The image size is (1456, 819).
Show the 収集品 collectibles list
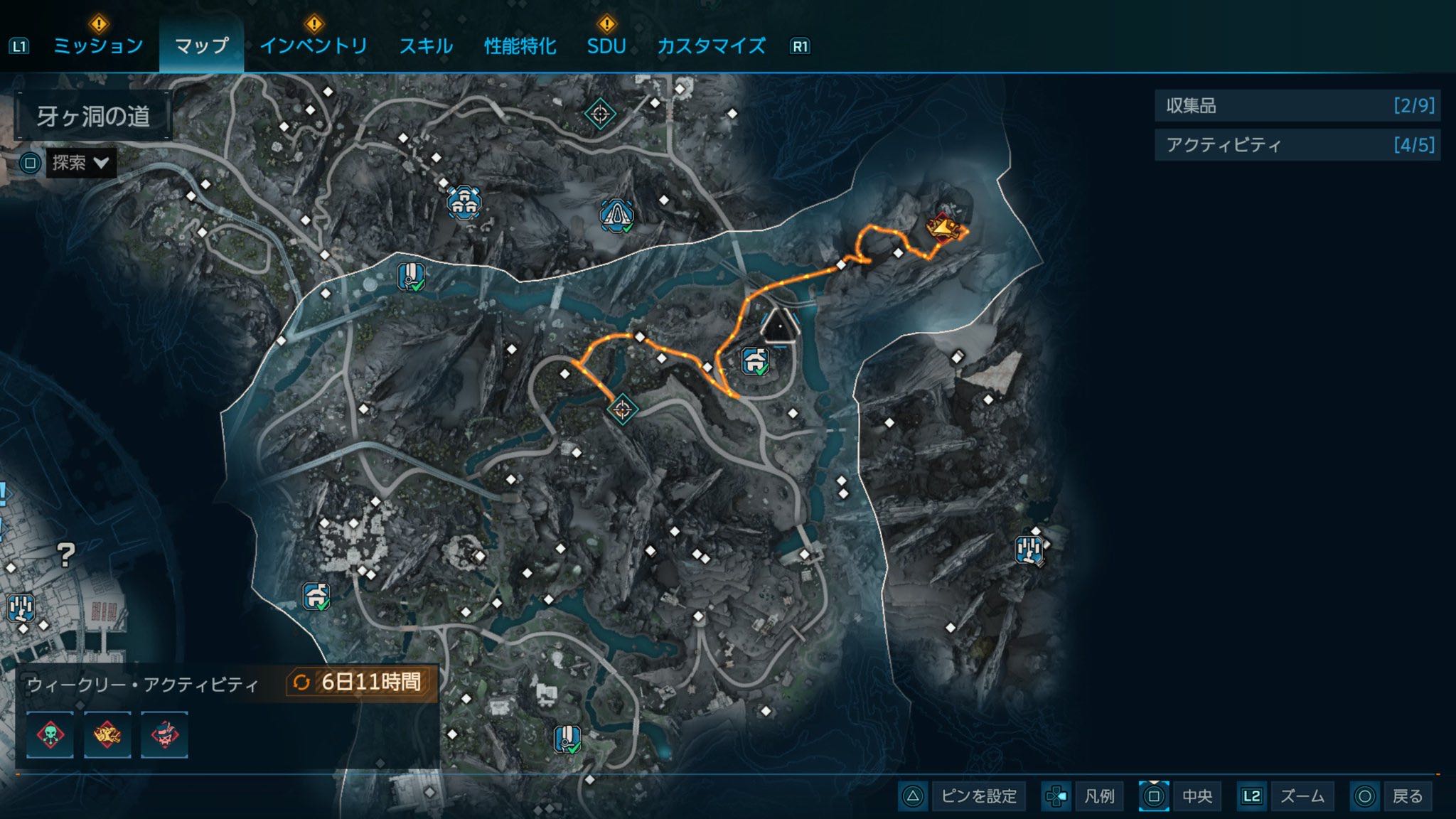[x=1297, y=106]
